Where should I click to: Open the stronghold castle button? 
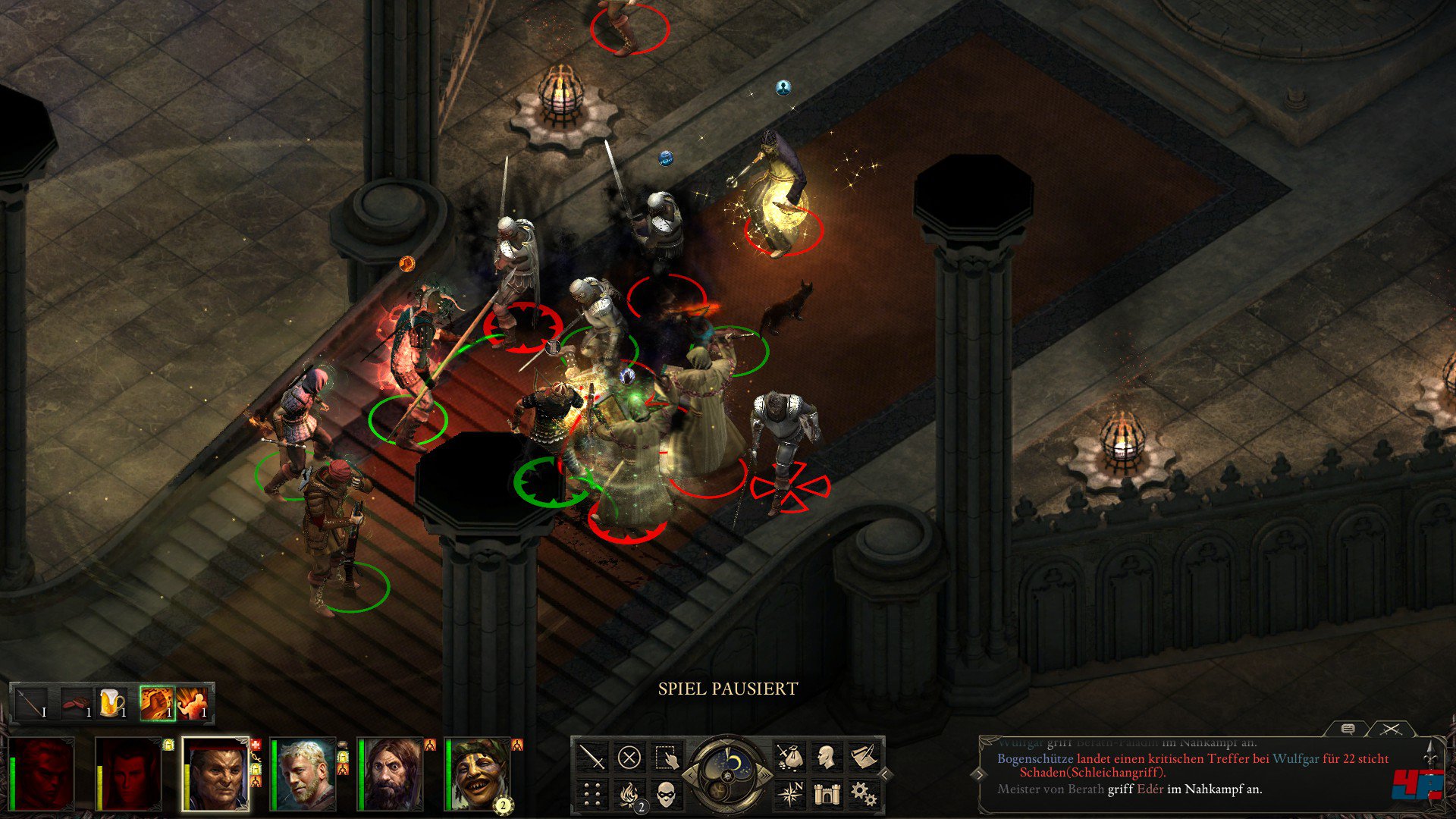[x=826, y=794]
